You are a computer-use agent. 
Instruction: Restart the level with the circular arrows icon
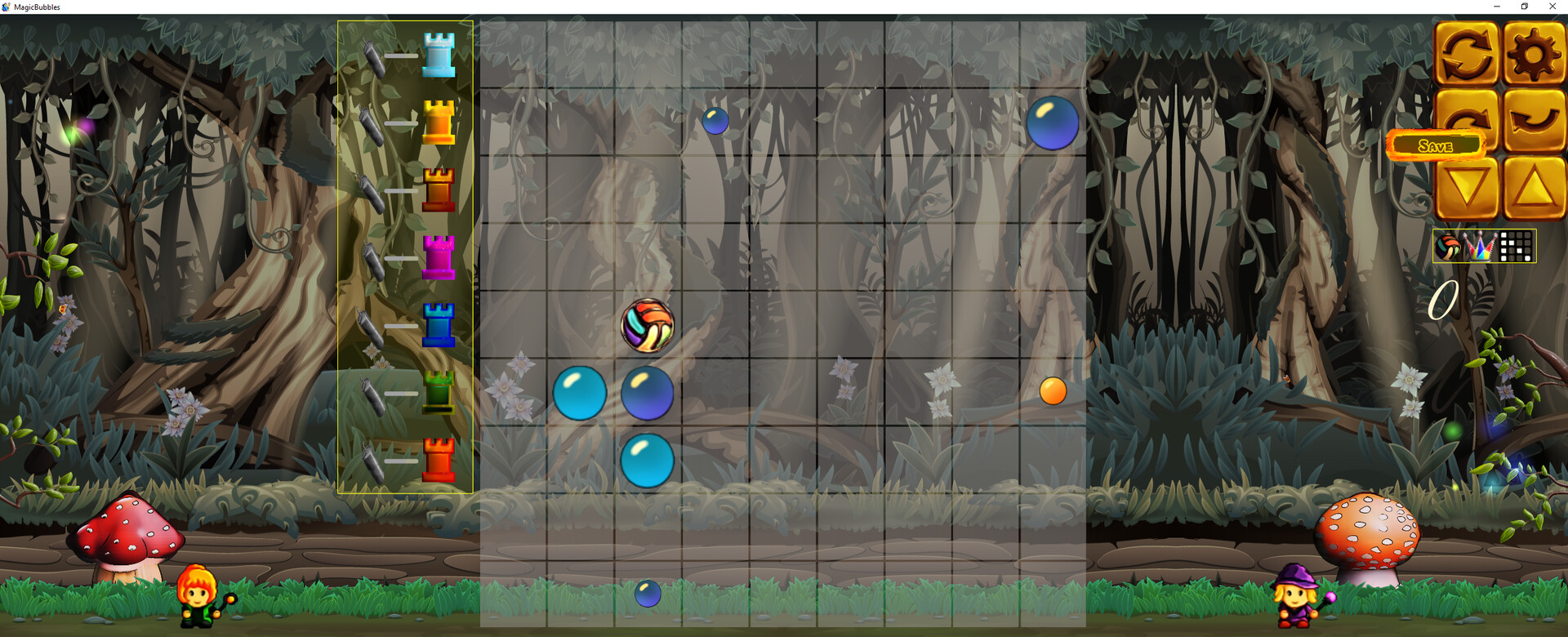pos(1466,56)
